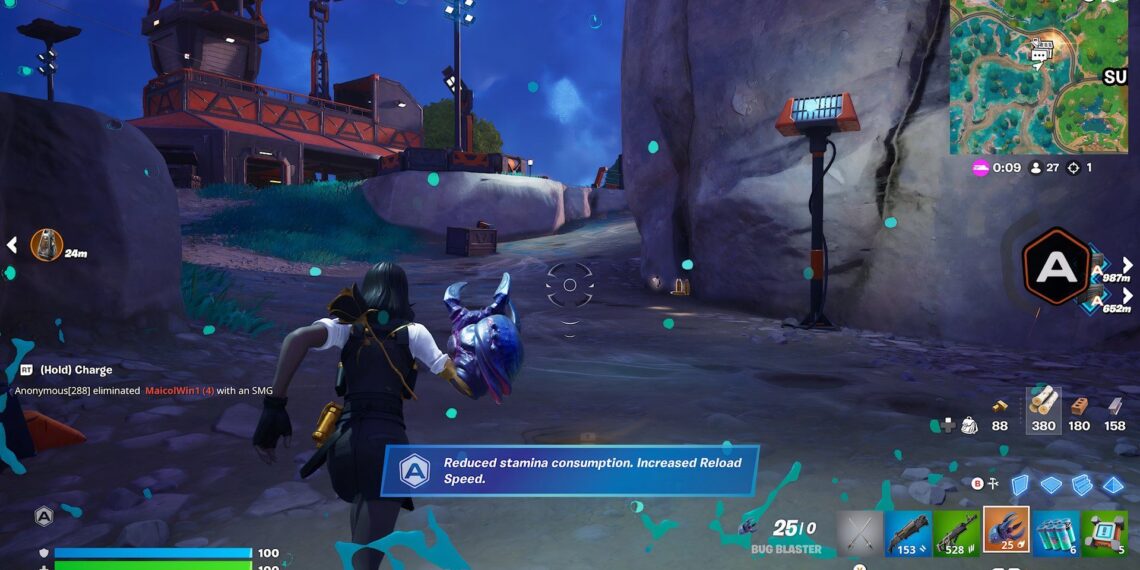Select the blue drink cans slot
1140x570 pixels.
point(1055,532)
